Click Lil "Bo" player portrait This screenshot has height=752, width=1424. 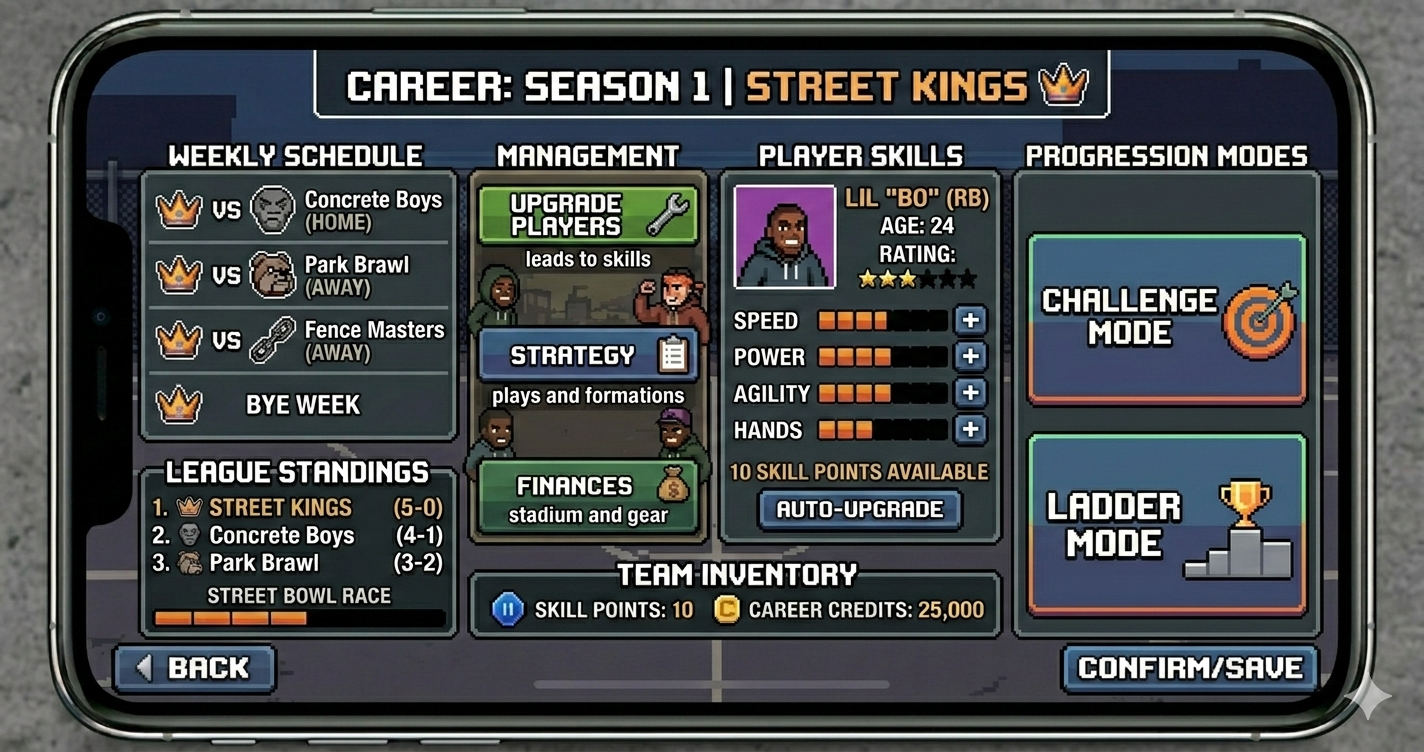click(784, 237)
